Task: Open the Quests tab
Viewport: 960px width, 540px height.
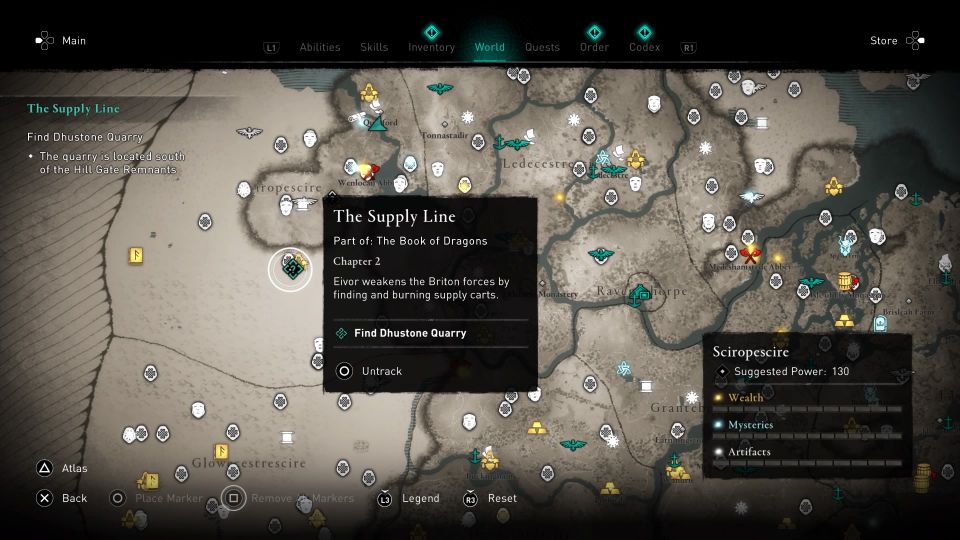Action: click(x=543, y=47)
